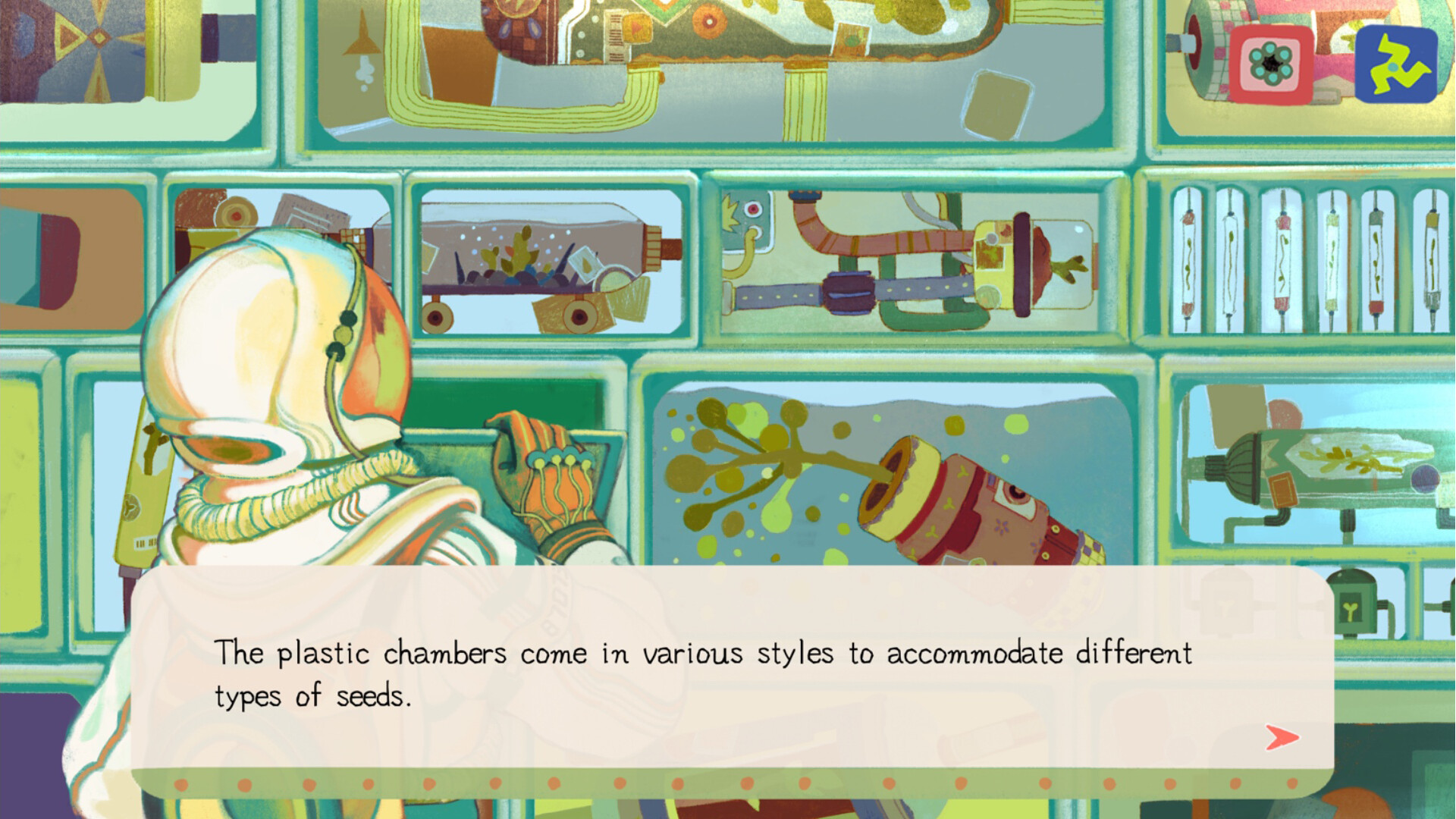Click the flower icon on the pink tumbler machine
This screenshot has width=1456, height=819.
tap(1272, 64)
